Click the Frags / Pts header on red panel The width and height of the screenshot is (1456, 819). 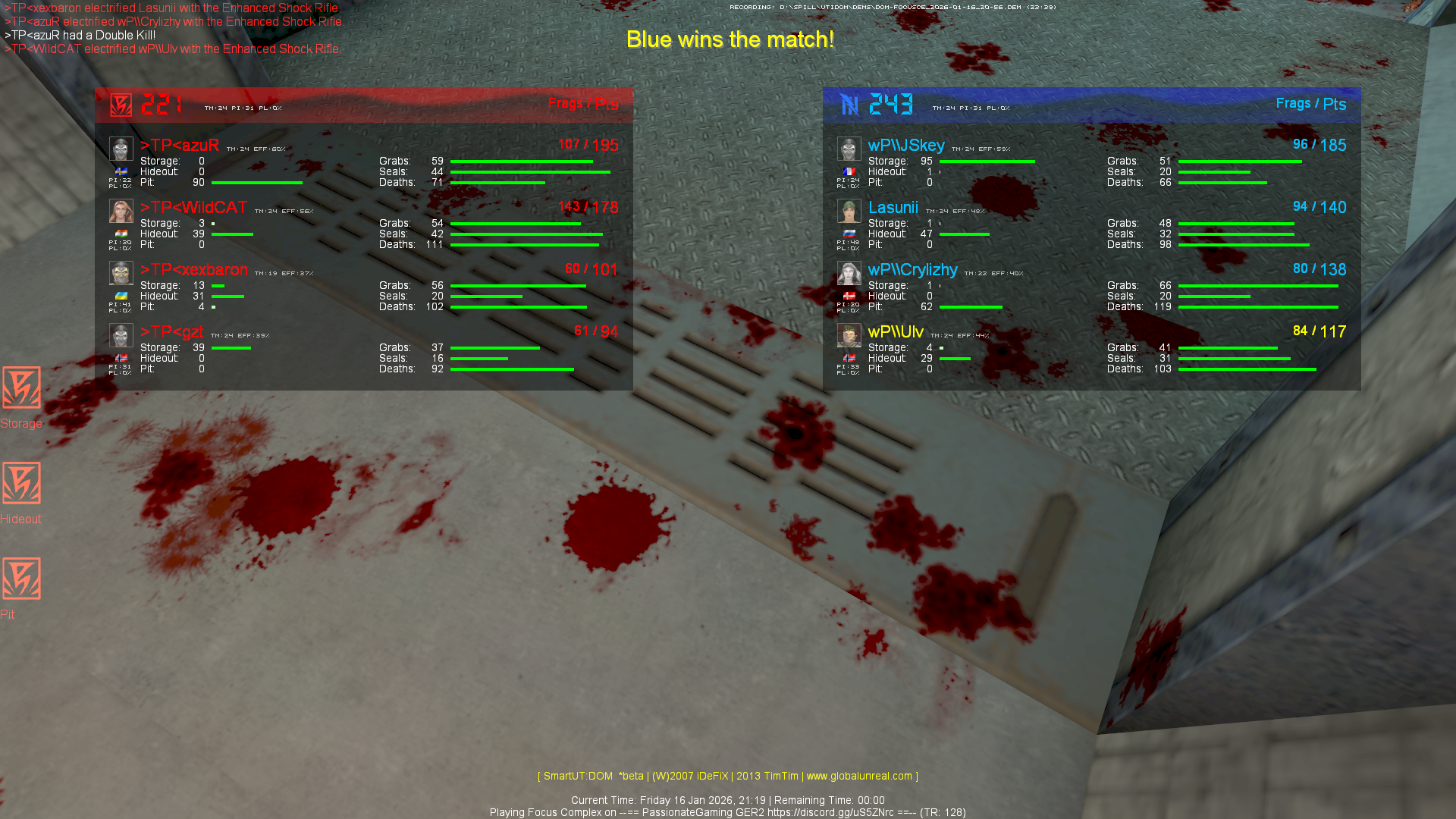585,105
